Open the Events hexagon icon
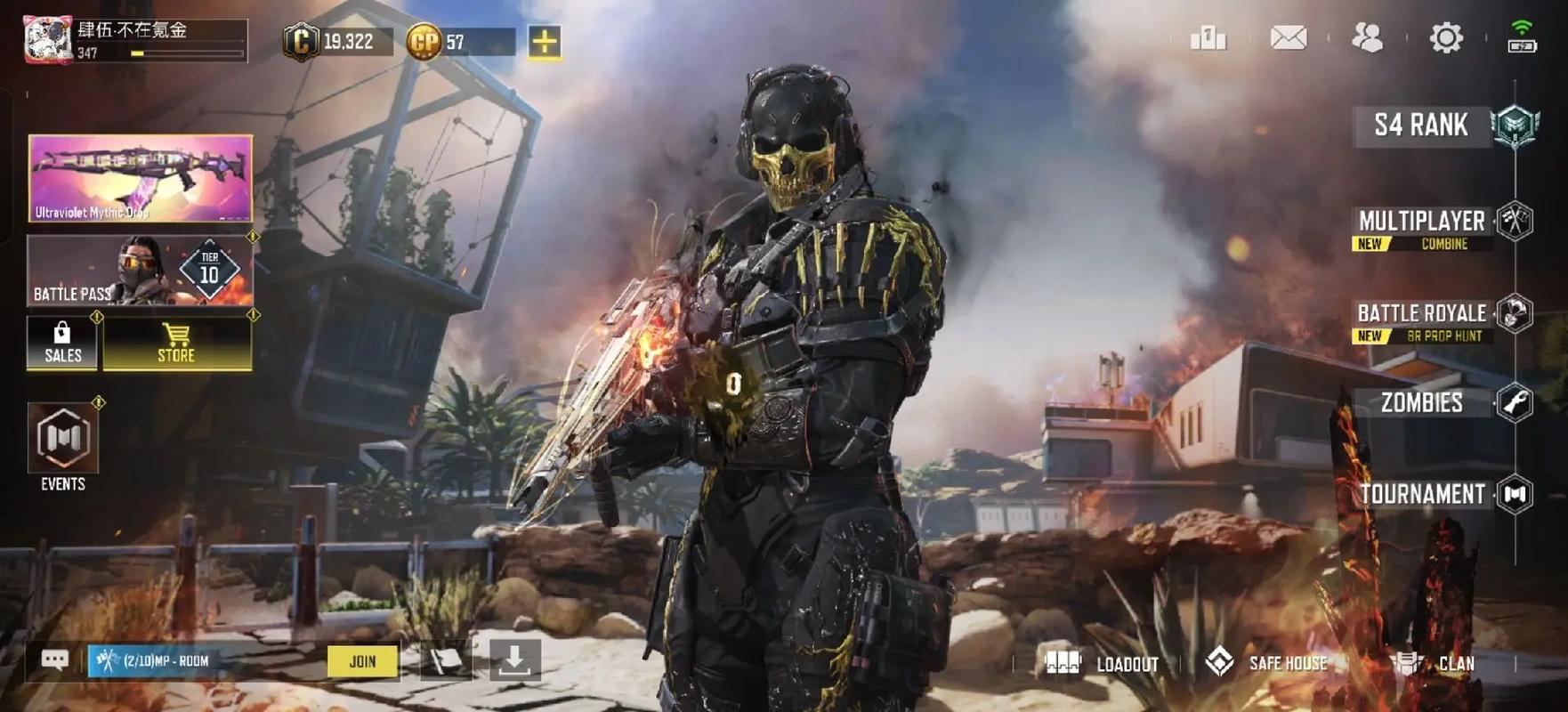This screenshot has height=712, width=1568. click(x=63, y=438)
